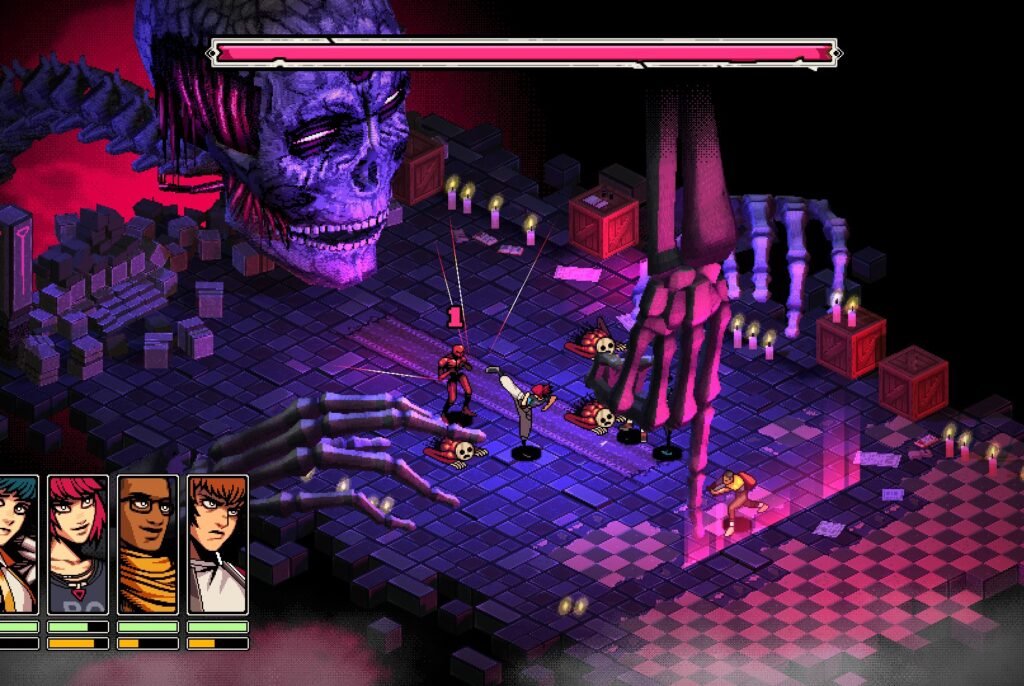
Task: Select the teal-haired party member portrait
Action: [x=17, y=543]
